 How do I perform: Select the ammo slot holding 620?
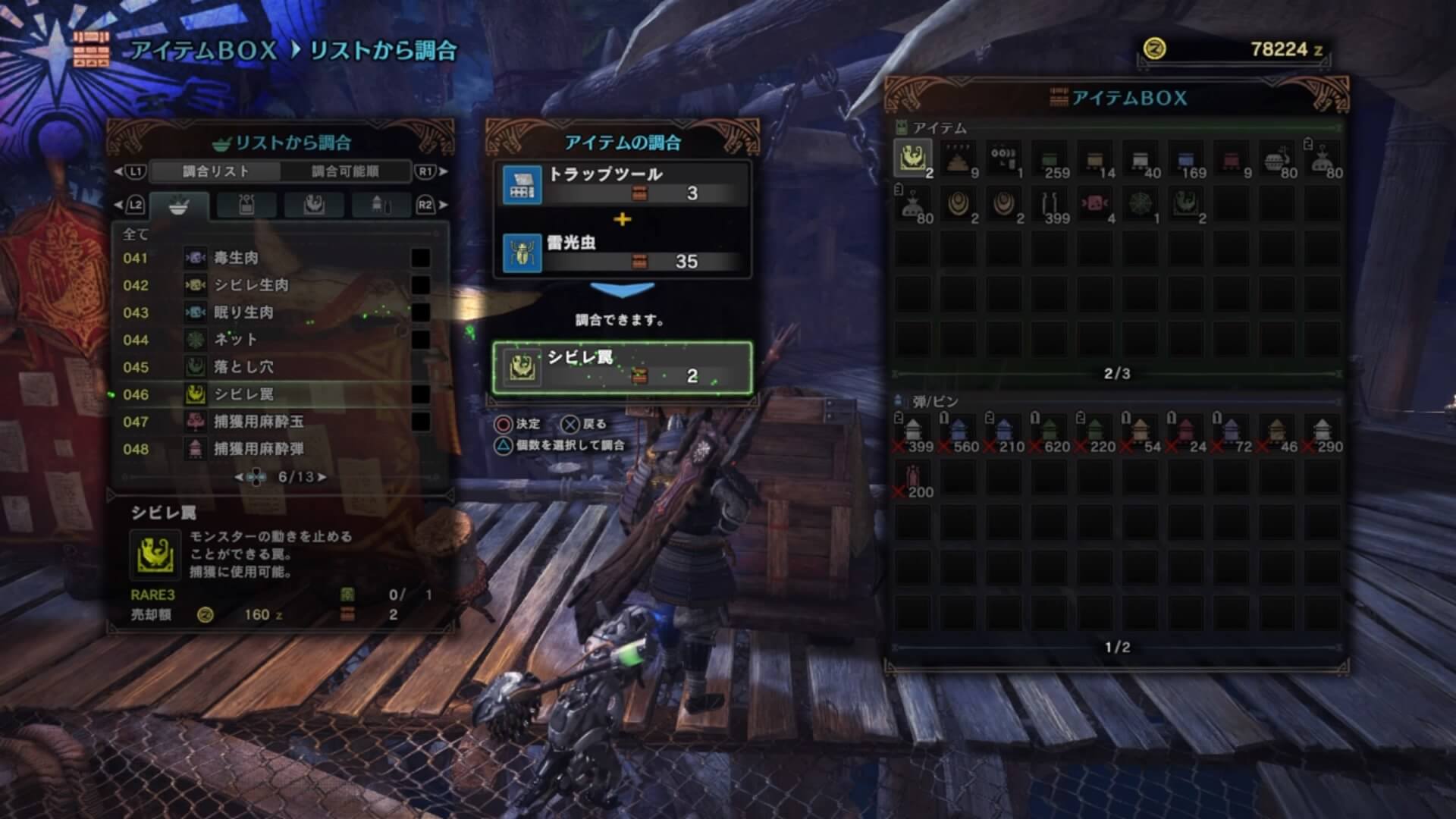tap(1050, 433)
